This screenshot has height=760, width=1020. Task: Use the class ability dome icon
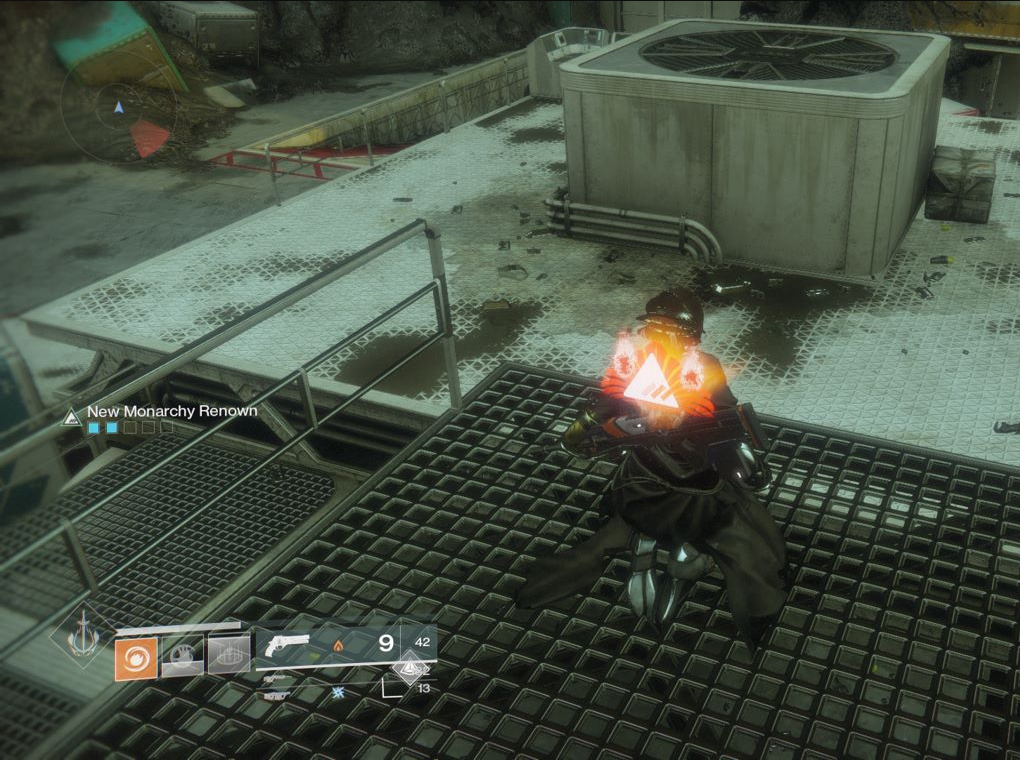pyautogui.click(x=228, y=656)
